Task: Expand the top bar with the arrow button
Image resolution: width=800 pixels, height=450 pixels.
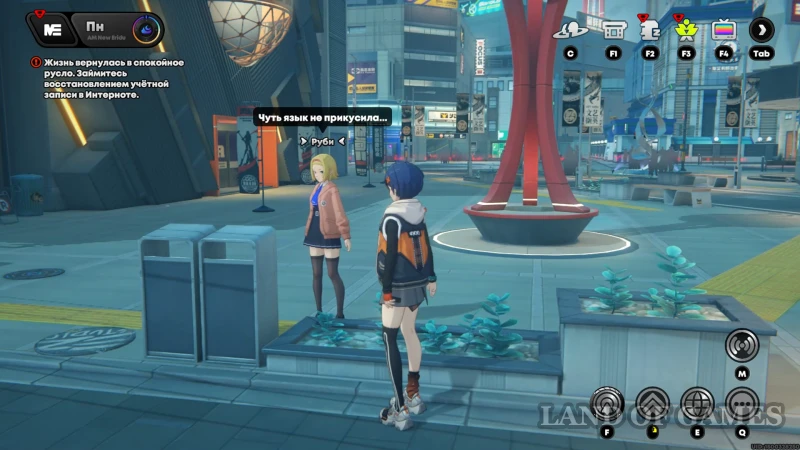Action: (x=762, y=30)
